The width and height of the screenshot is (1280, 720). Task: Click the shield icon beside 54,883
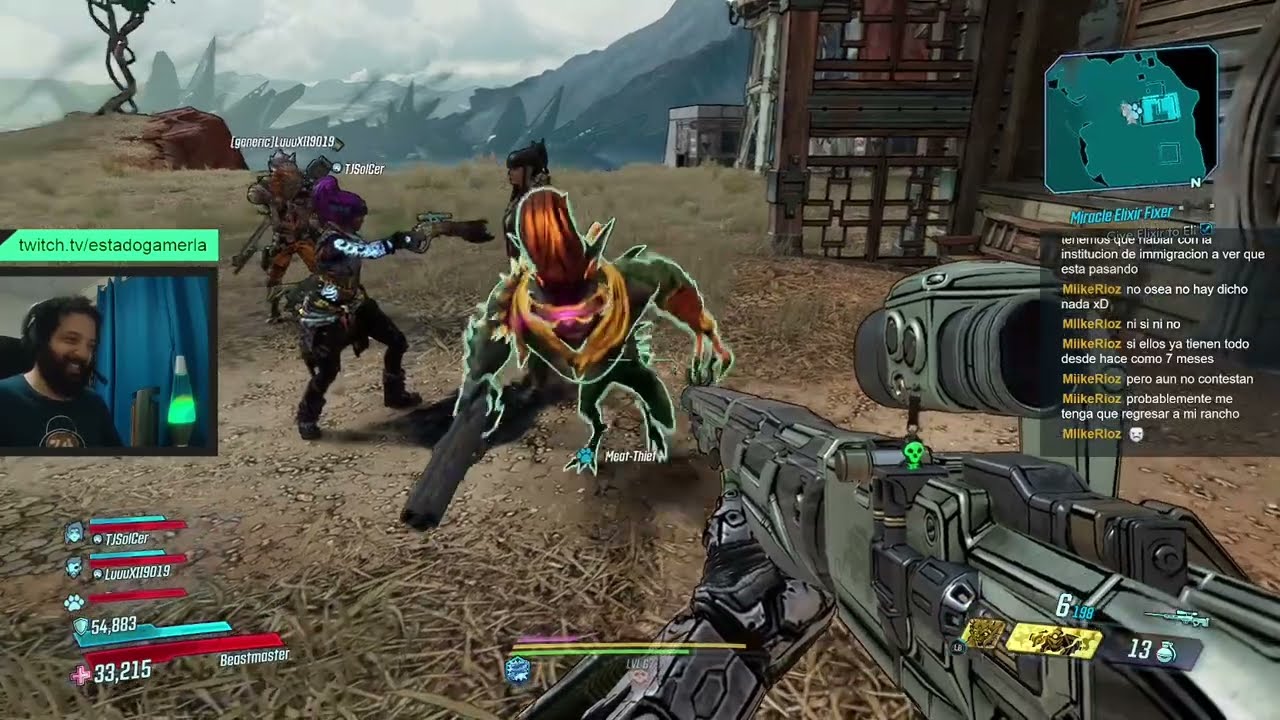[x=80, y=627]
